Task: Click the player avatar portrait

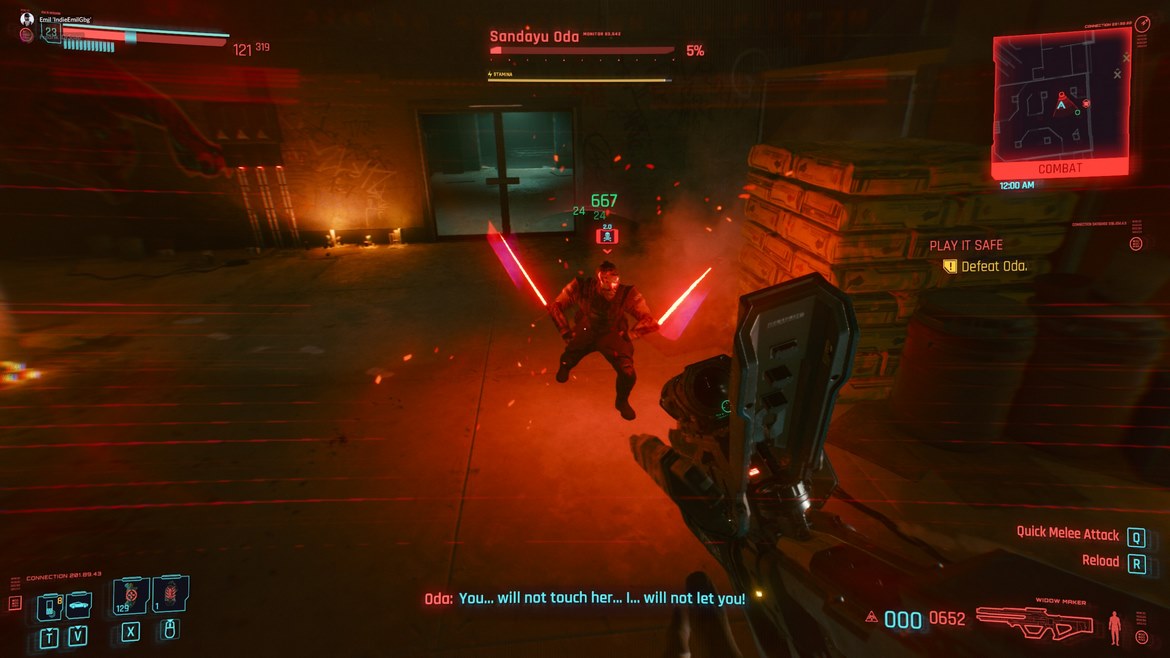Action: tap(27, 19)
